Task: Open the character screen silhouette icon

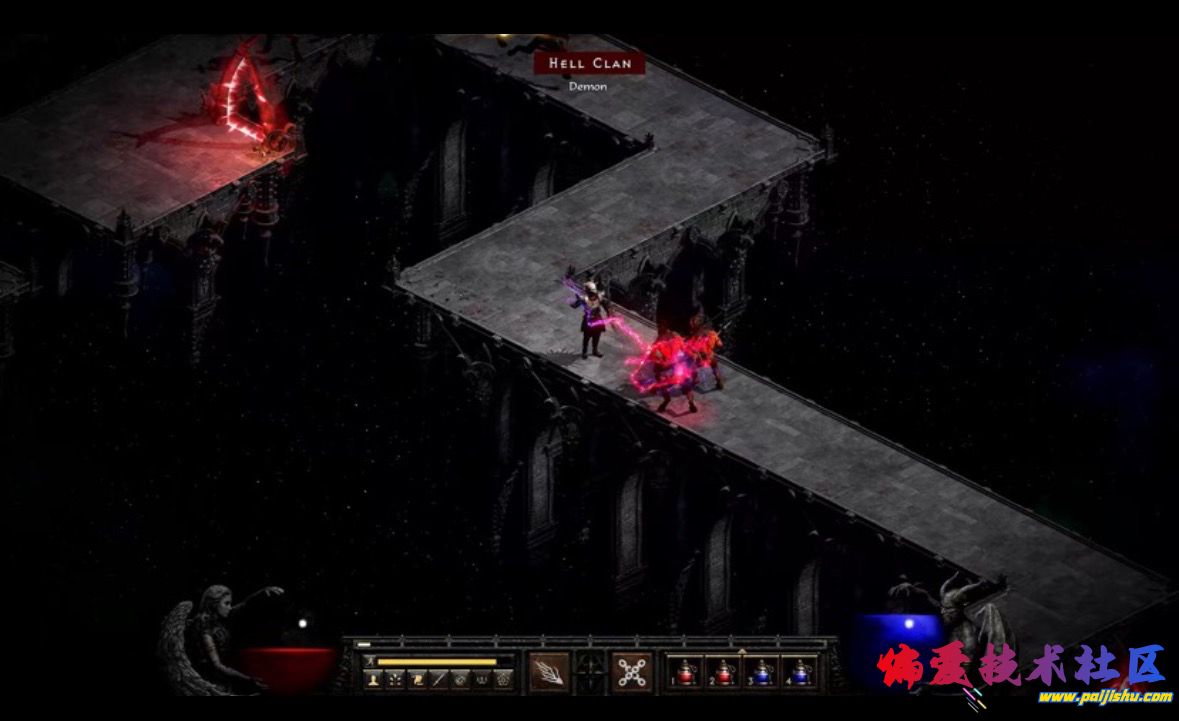Action: [x=373, y=679]
